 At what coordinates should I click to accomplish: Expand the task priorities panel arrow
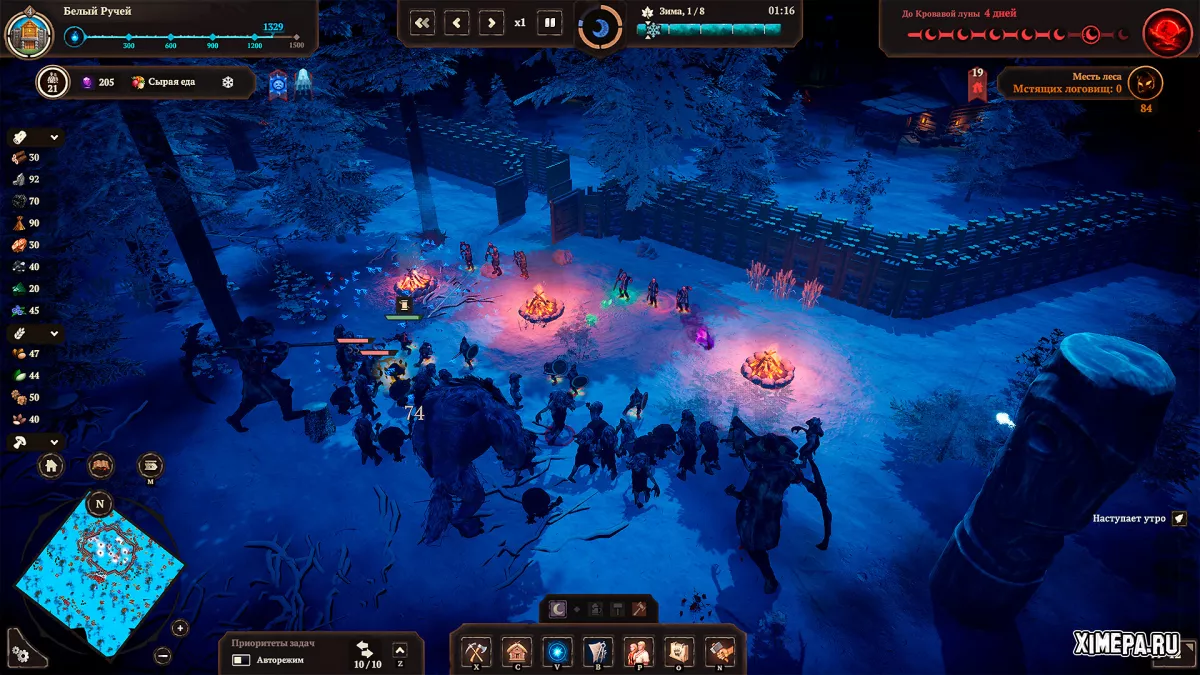pyautogui.click(x=400, y=651)
